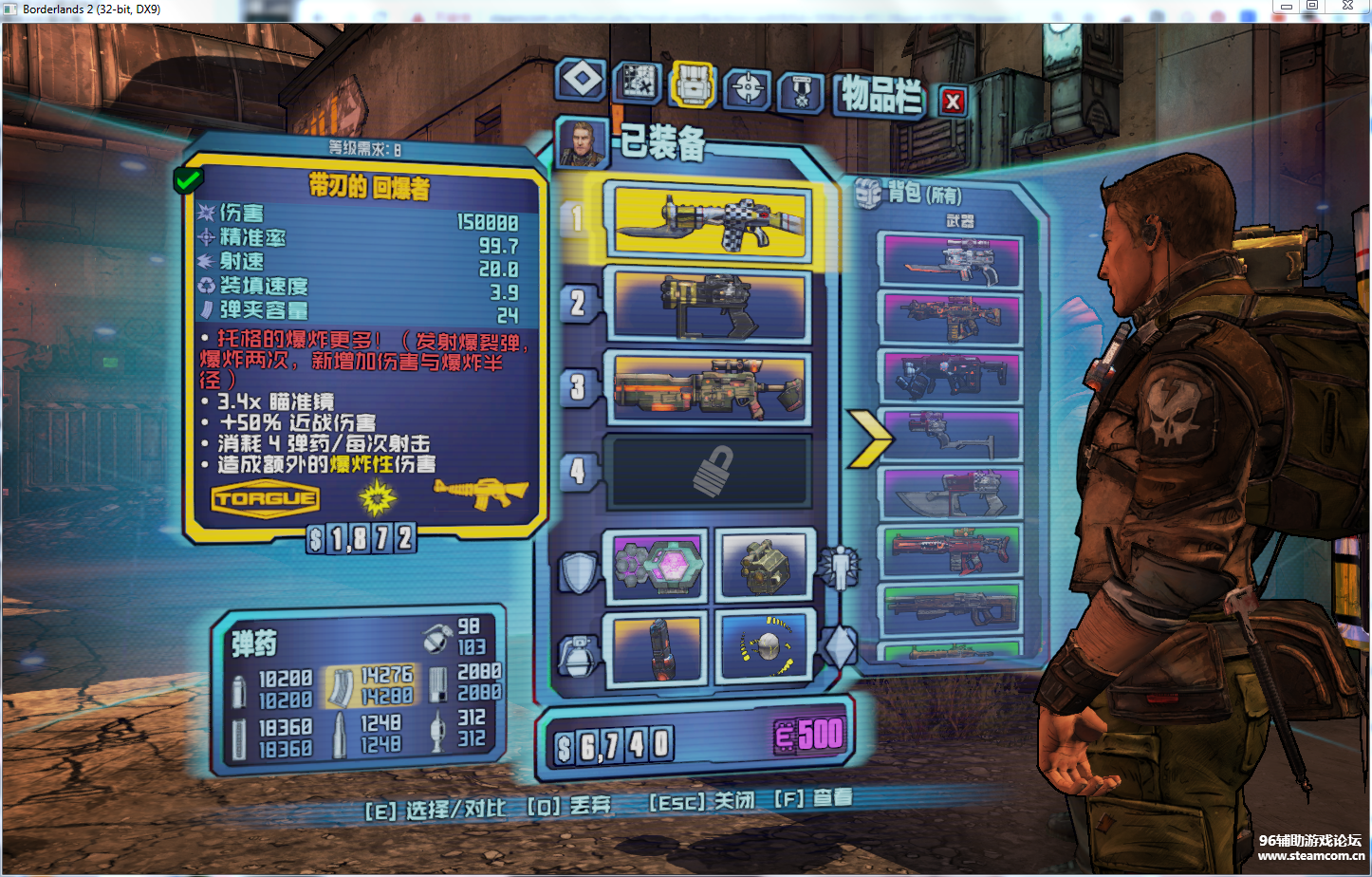Image resolution: width=1372 pixels, height=877 pixels.
Task: Select the backpack inventory tab
Action: (x=694, y=85)
